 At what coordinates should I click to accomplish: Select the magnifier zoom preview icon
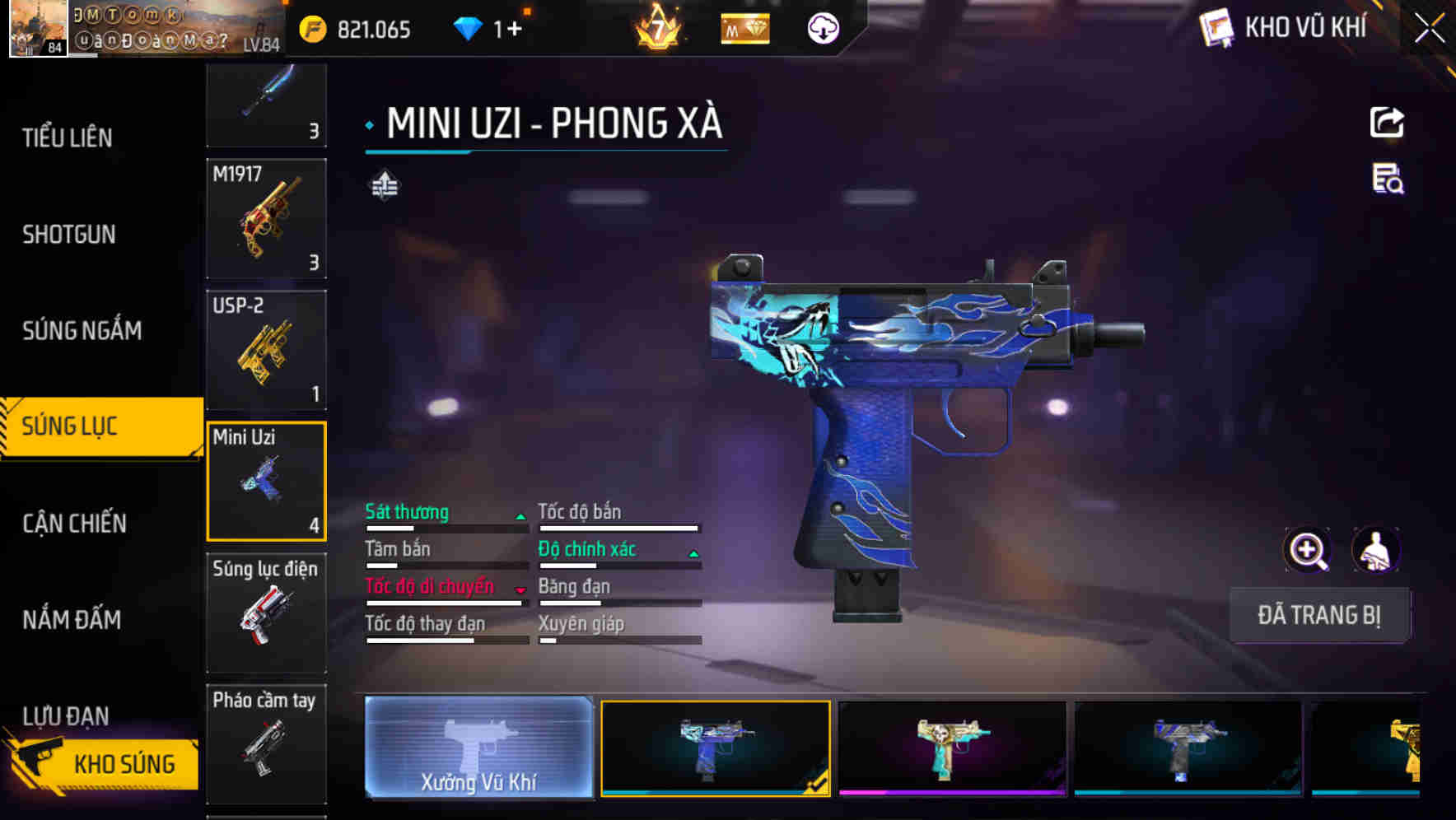click(x=1308, y=550)
